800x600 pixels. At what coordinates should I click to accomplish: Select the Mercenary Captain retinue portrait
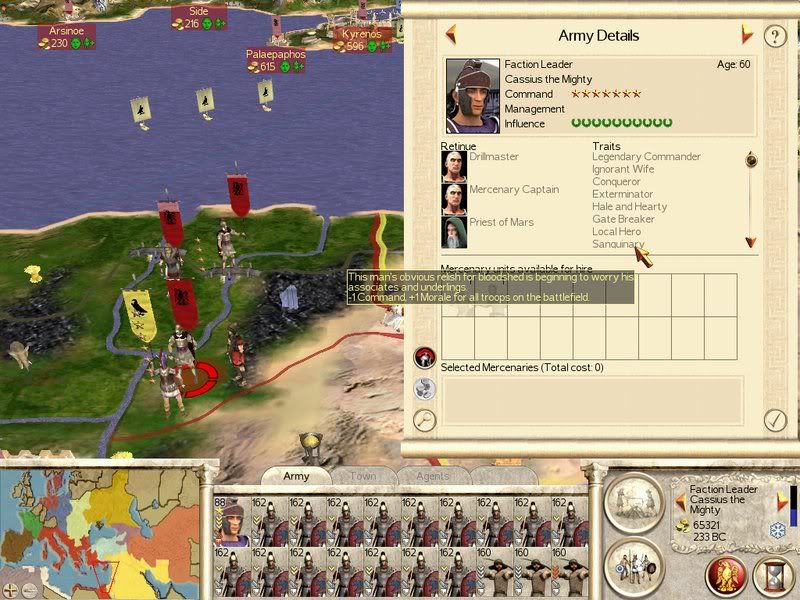454,199
